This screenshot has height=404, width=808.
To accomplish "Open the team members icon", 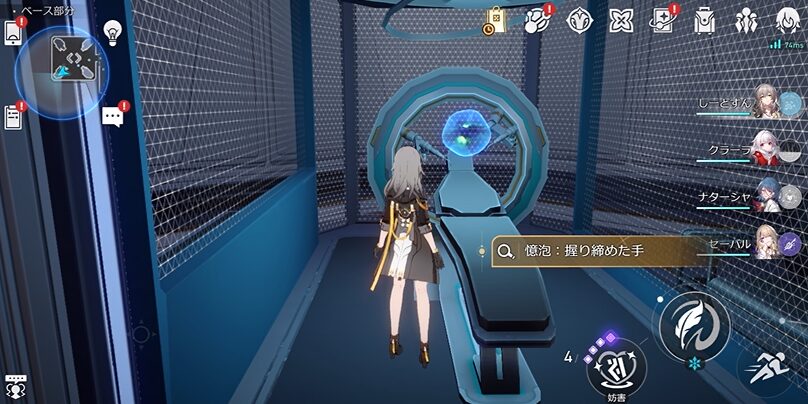I will (745, 20).
